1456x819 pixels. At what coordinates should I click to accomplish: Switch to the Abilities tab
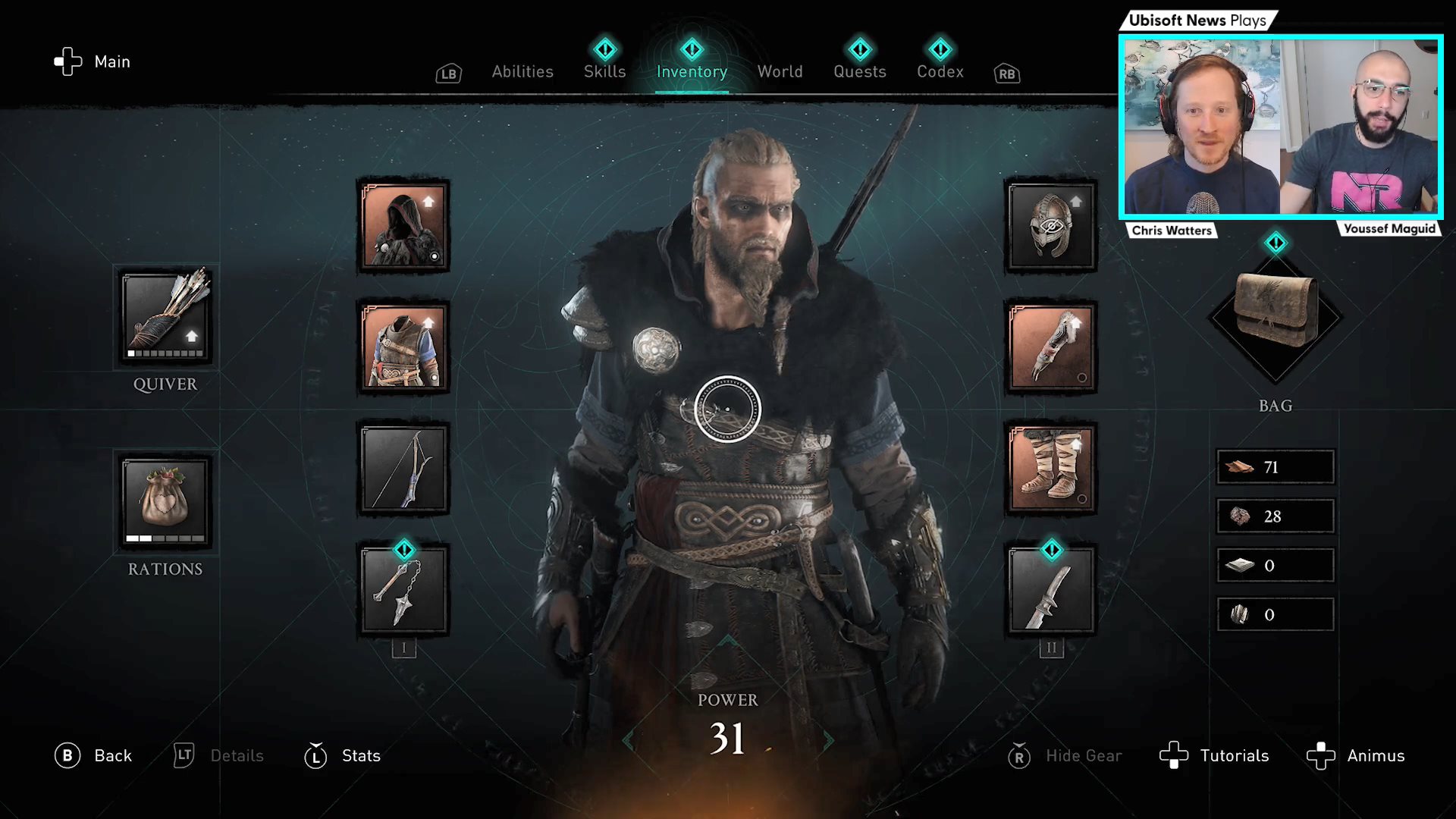point(522,72)
